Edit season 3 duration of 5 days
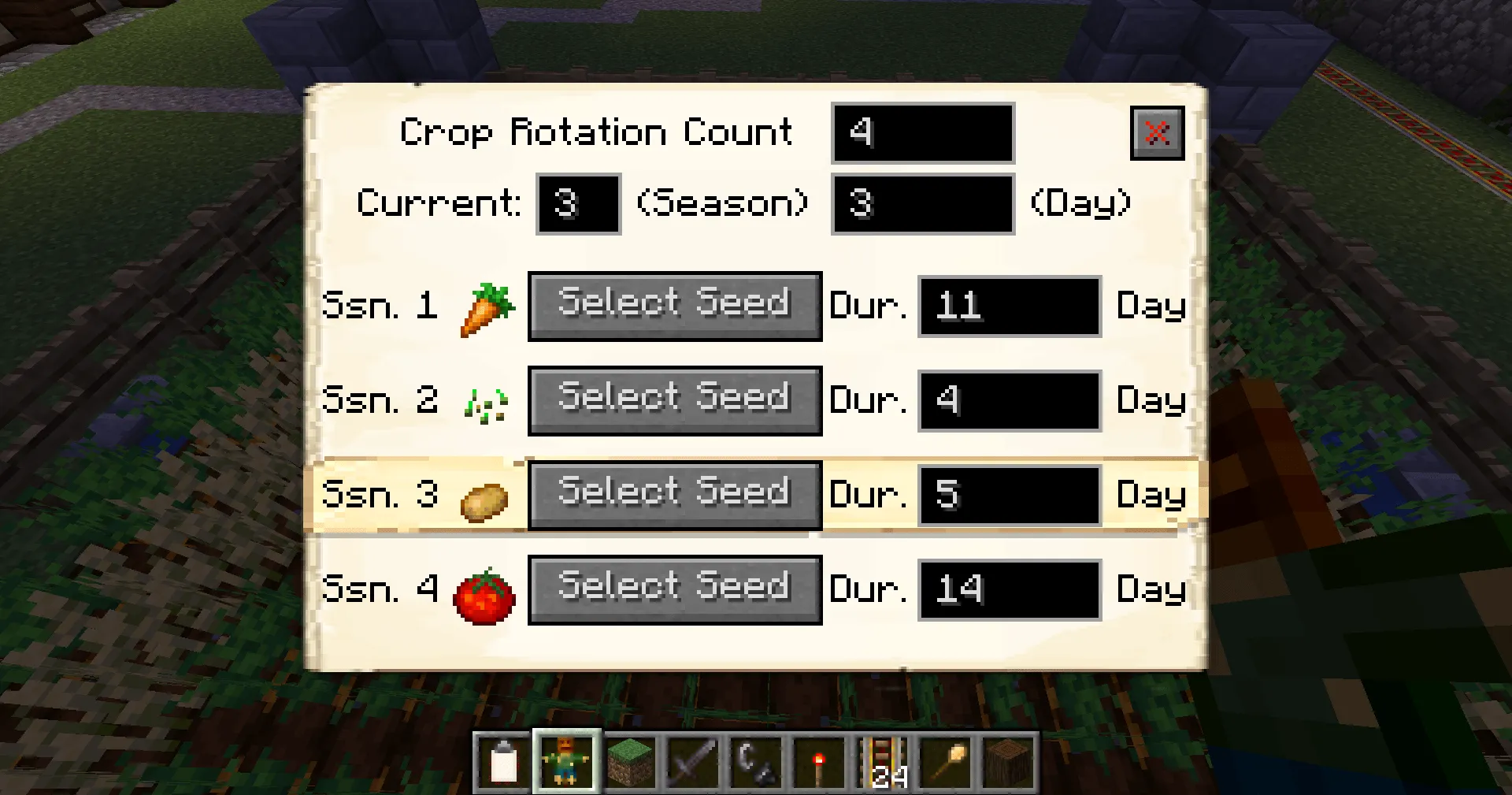Image resolution: width=1512 pixels, height=795 pixels. tap(1009, 496)
